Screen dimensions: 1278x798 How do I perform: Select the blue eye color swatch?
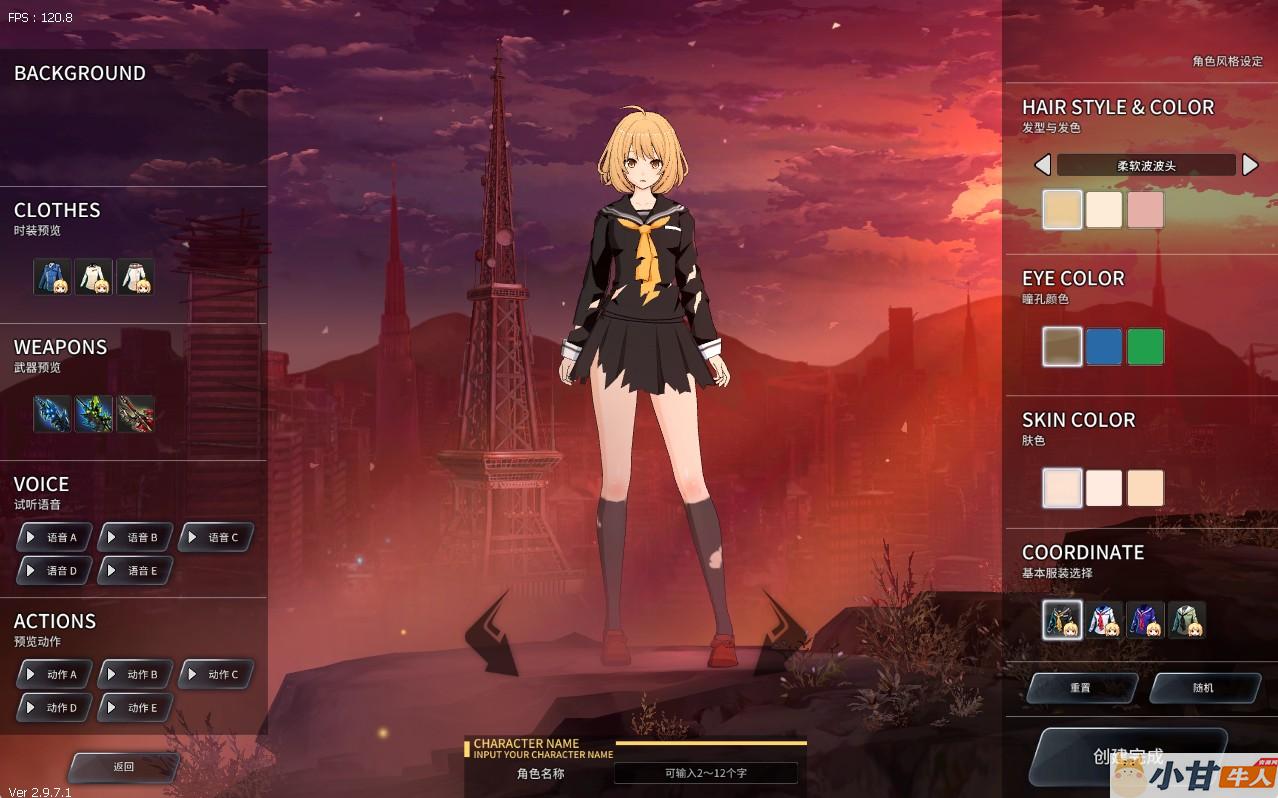[x=1103, y=347]
